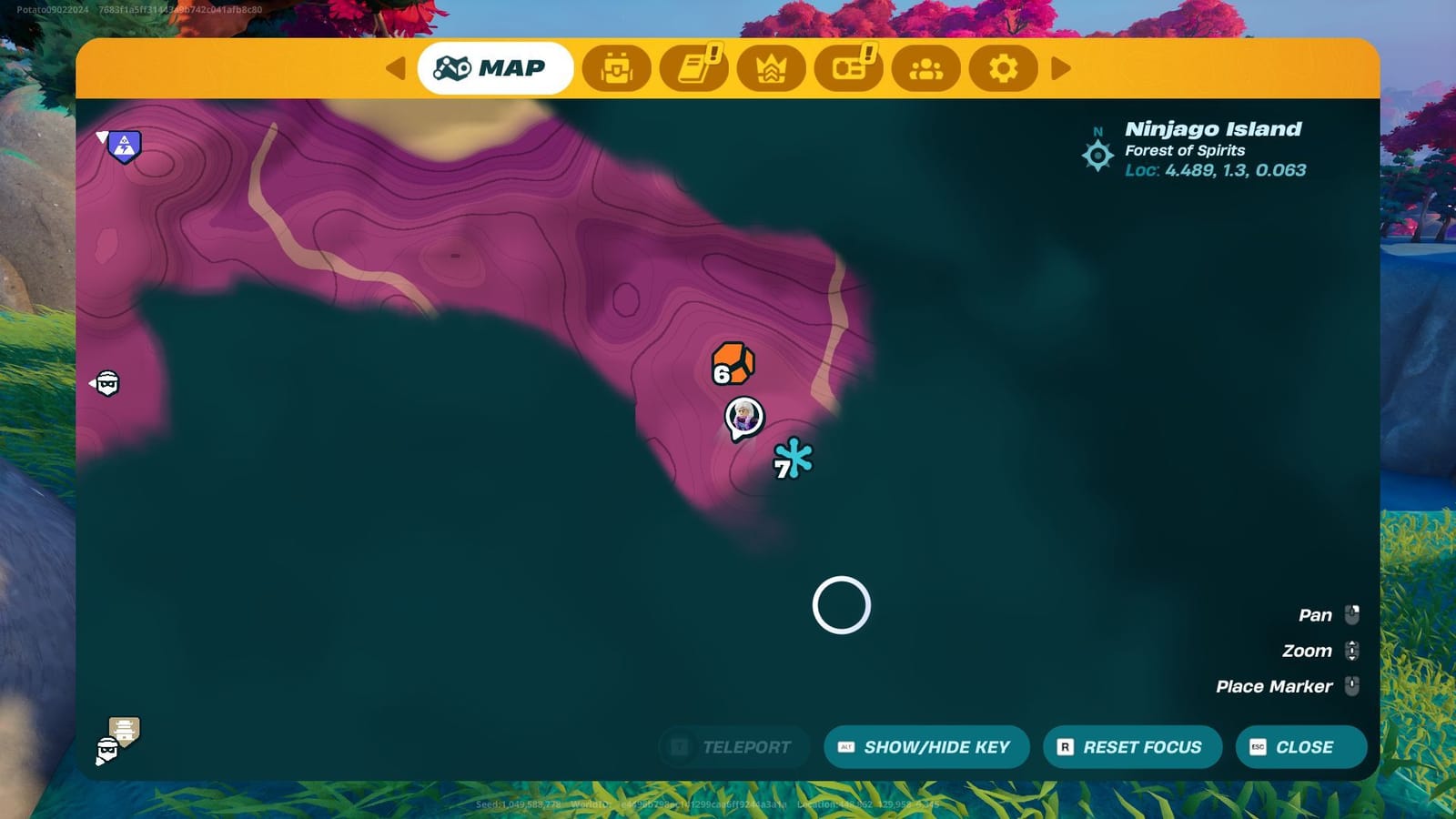
Task: Click the compass rose beside Ninjago Island
Action: (1097, 156)
